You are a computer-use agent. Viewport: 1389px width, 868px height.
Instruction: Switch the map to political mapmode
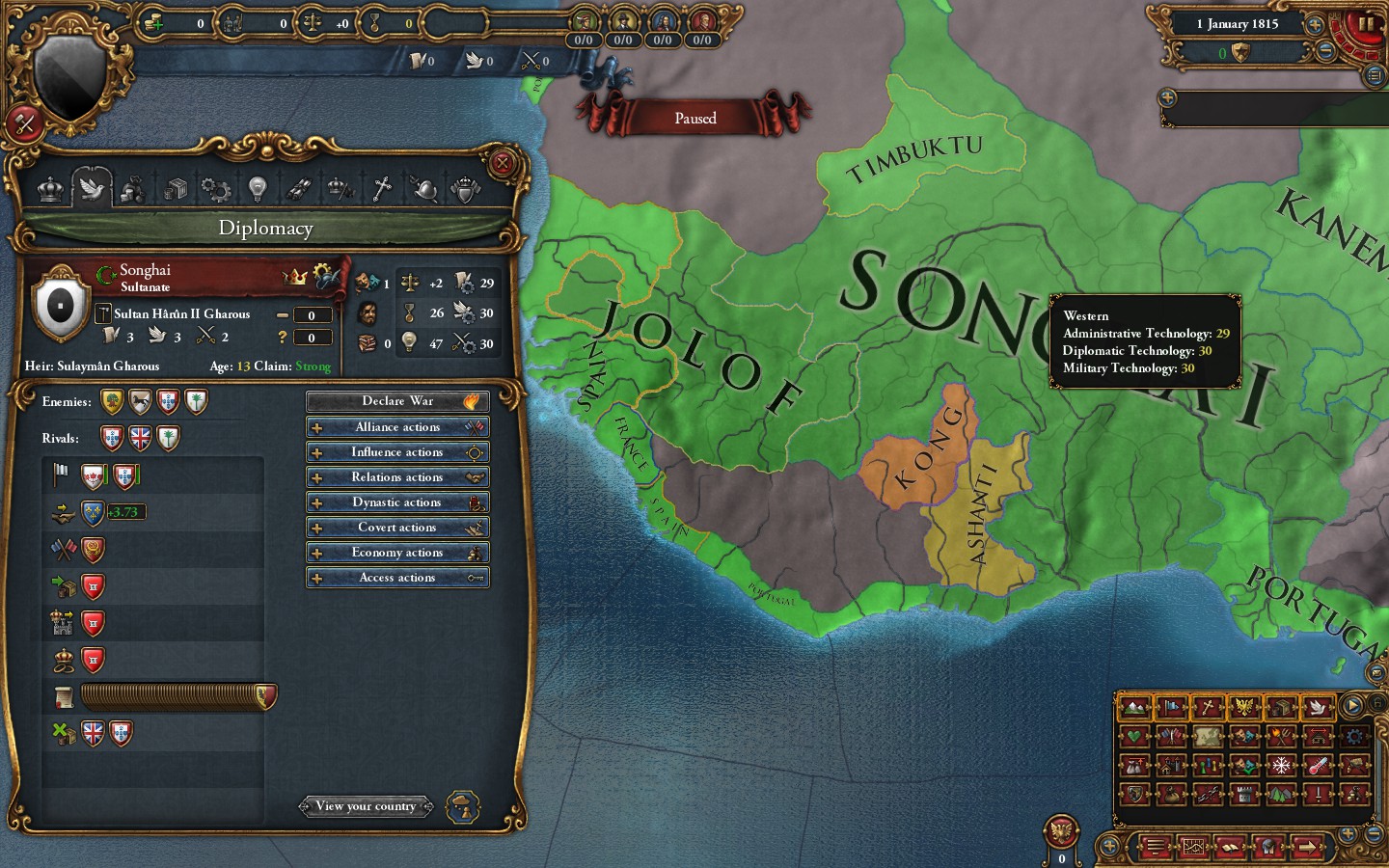click(1172, 707)
